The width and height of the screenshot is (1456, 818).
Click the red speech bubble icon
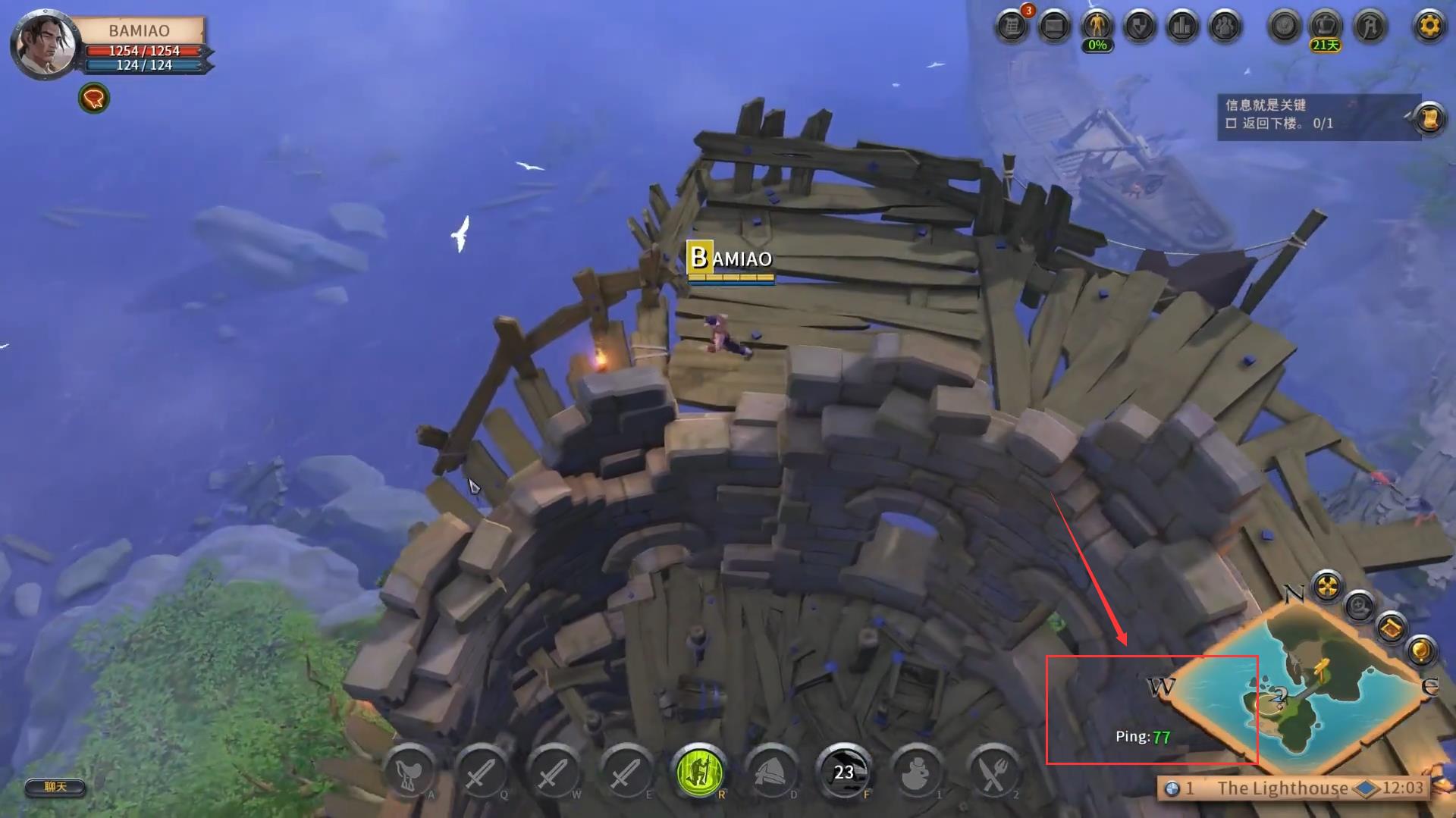pyautogui.click(x=94, y=98)
